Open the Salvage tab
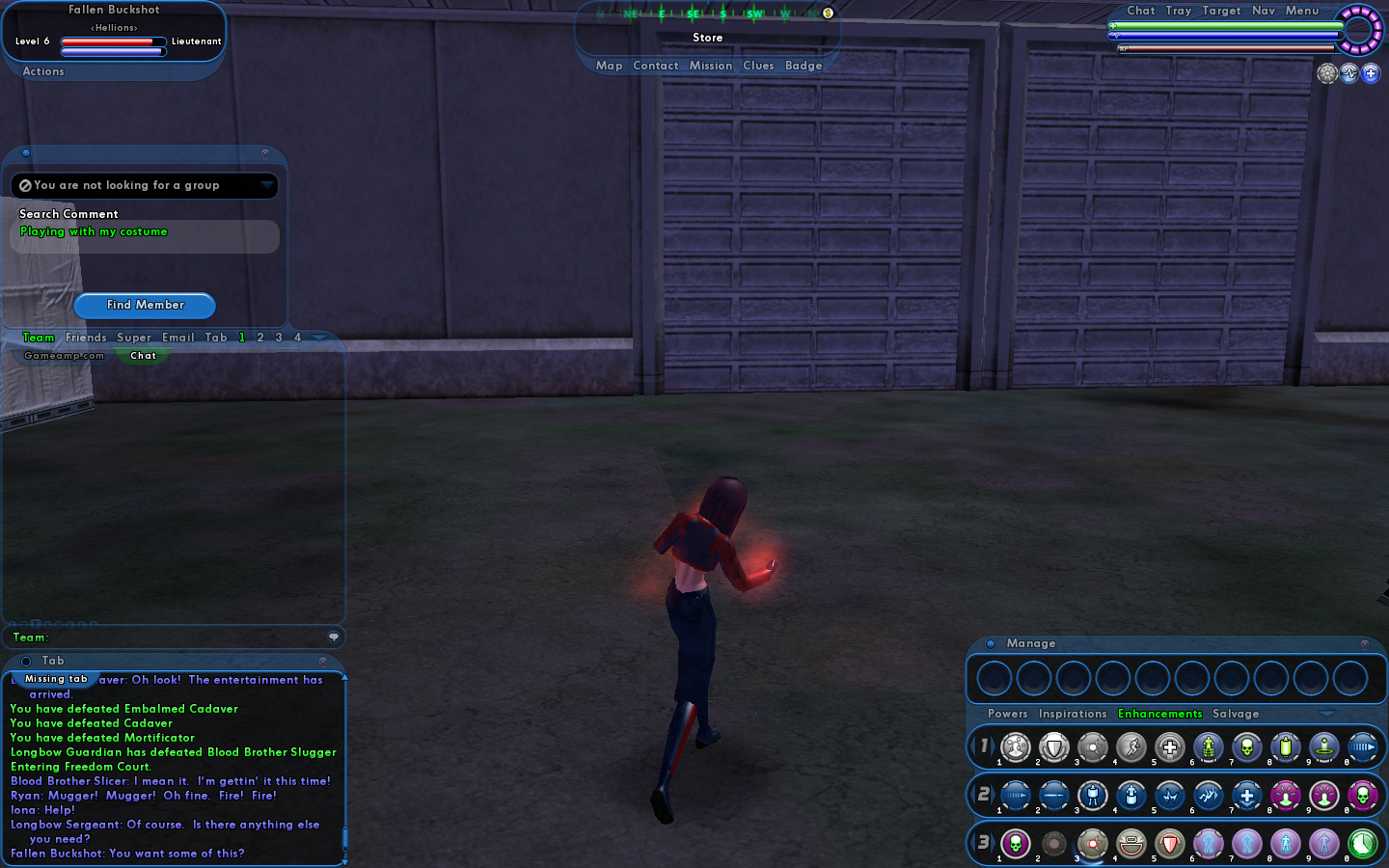The height and width of the screenshot is (868, 1389). [1236, 714]
